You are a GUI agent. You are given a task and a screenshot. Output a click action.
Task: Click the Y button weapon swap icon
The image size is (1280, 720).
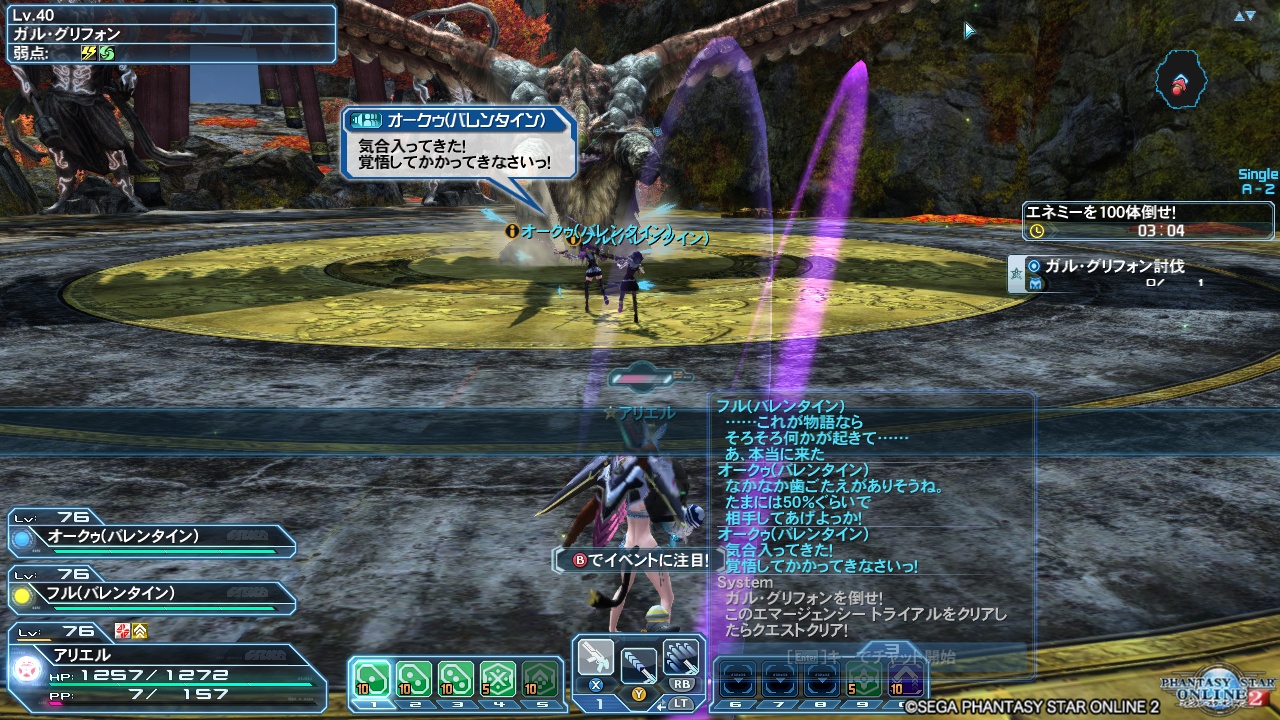(638, 665)
